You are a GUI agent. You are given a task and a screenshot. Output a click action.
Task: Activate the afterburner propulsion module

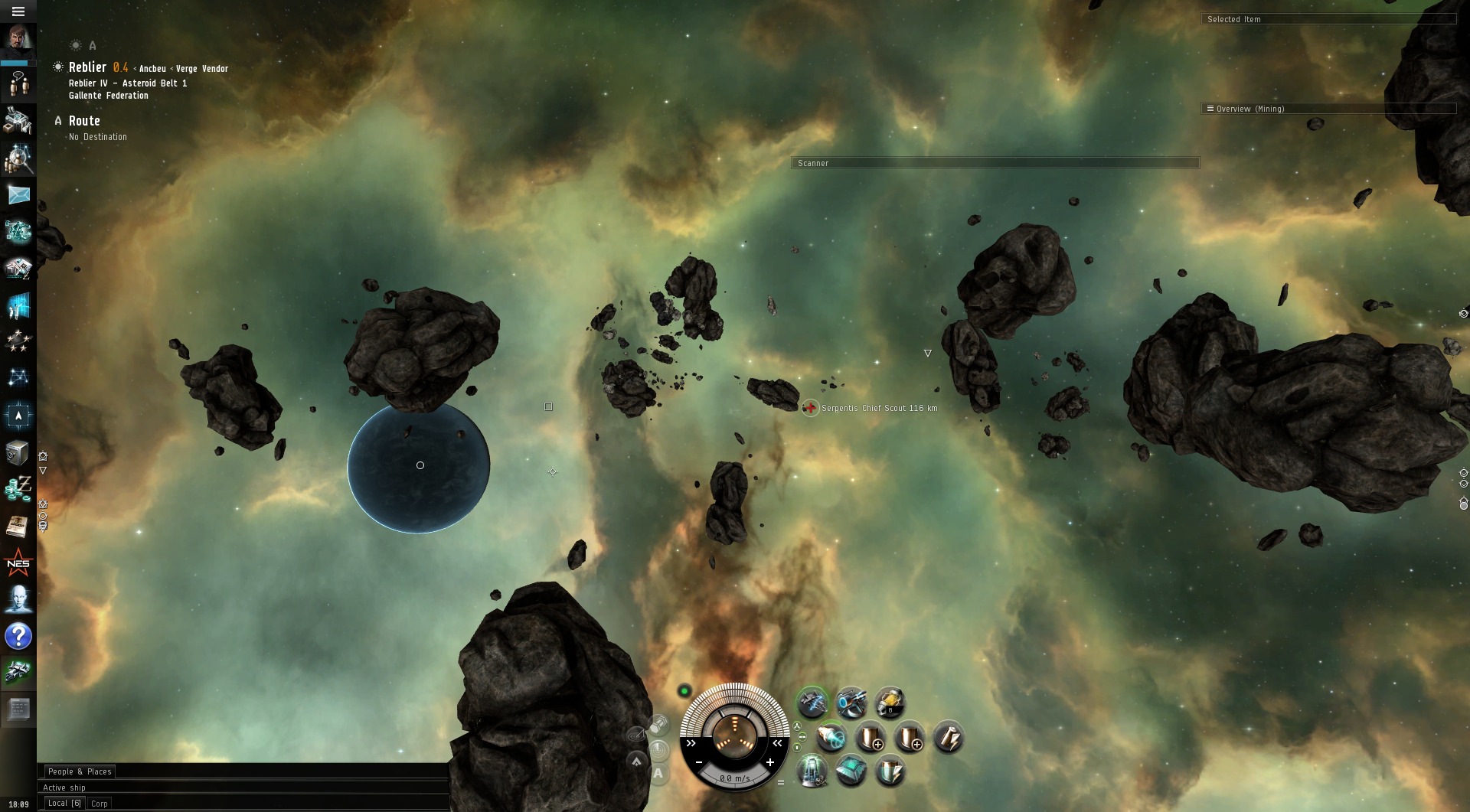[831, 738]
